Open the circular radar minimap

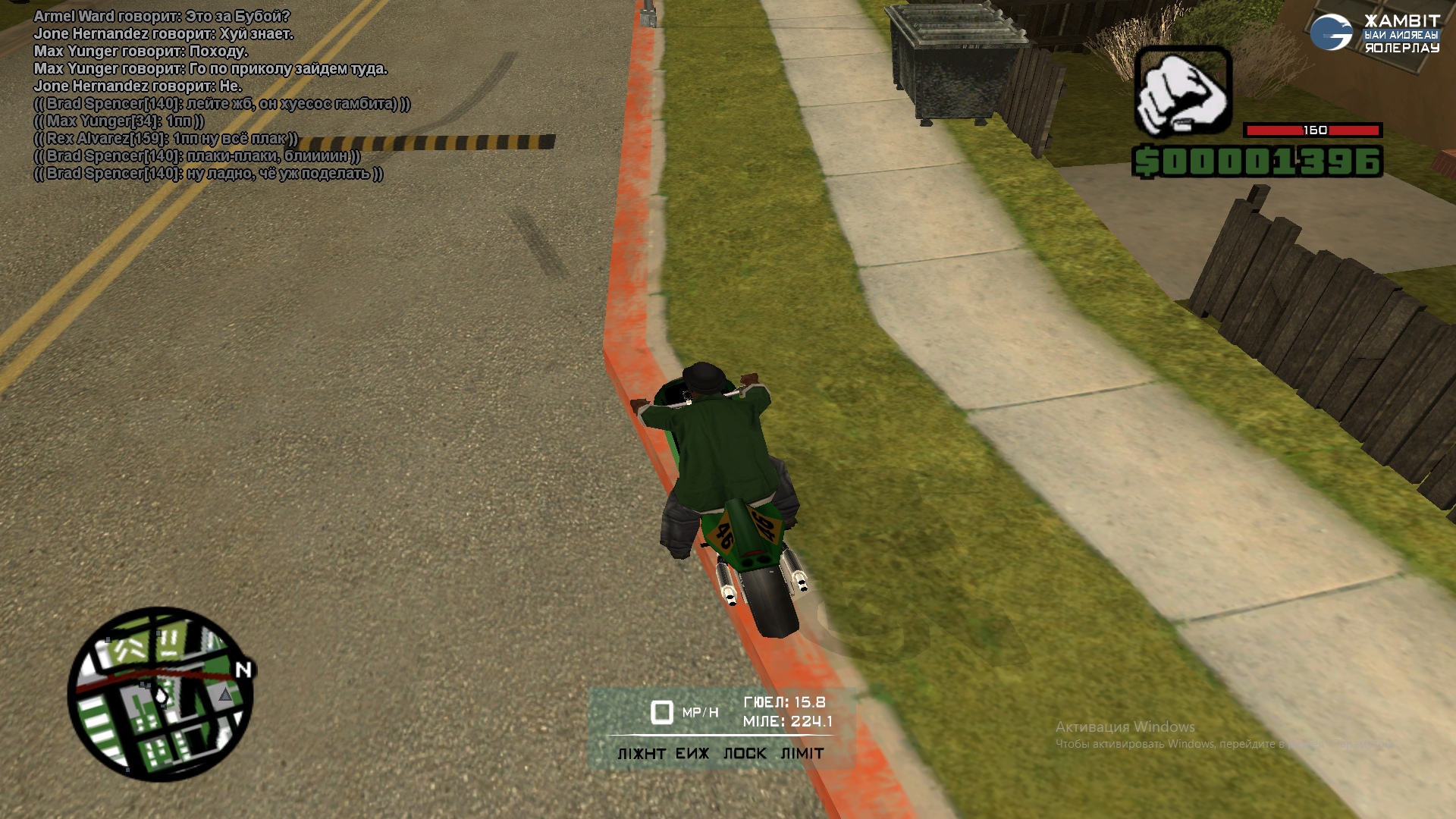point(160,694)
